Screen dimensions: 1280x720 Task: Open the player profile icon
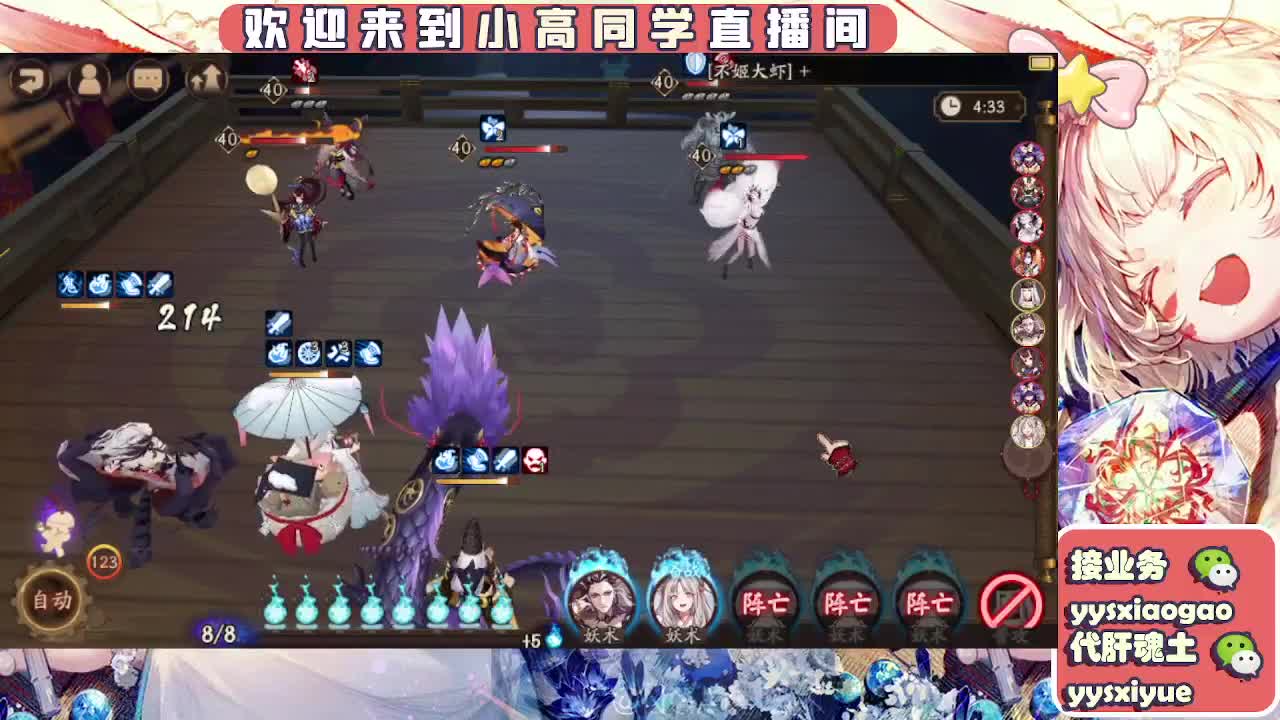[91, 82]
